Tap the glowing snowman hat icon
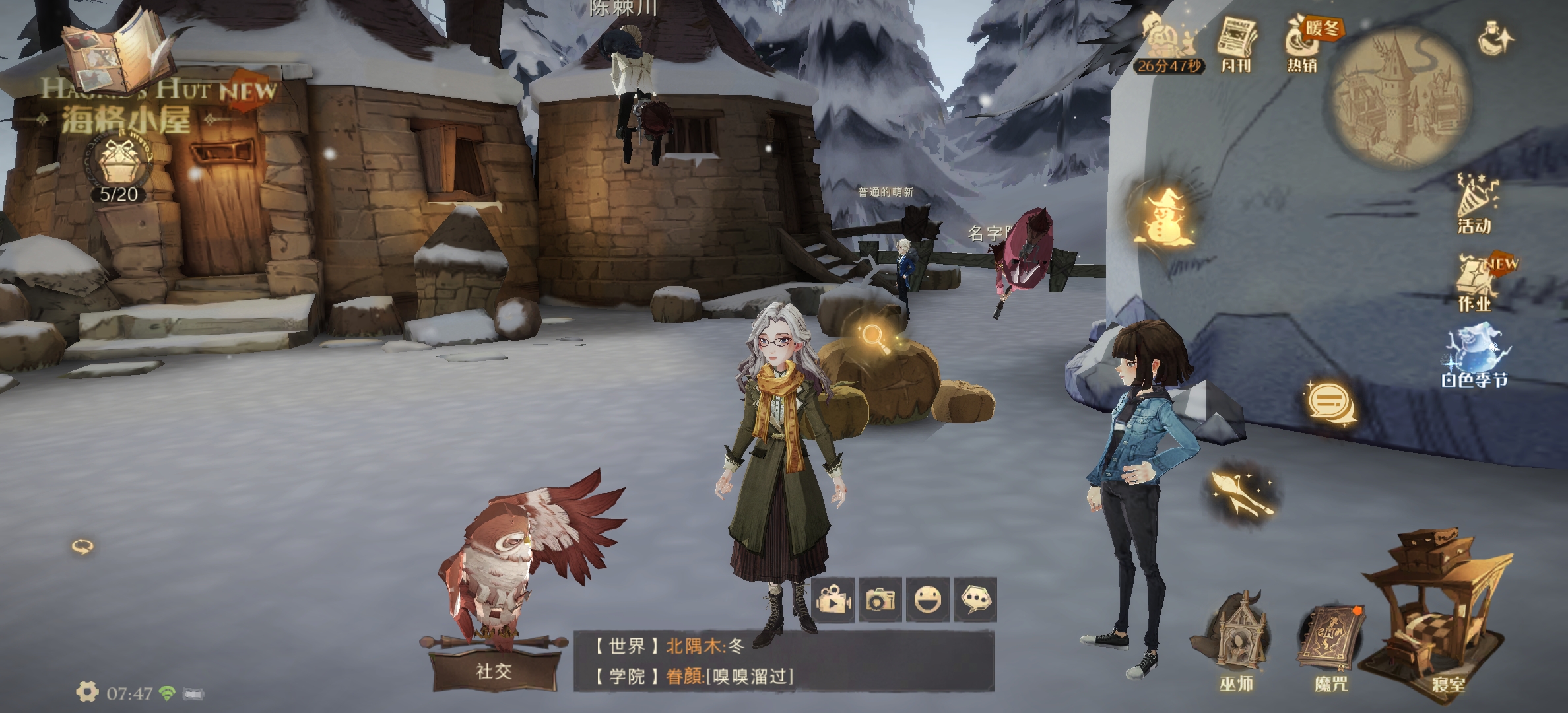This screenshot has height=713, width=1568. 1164,216
